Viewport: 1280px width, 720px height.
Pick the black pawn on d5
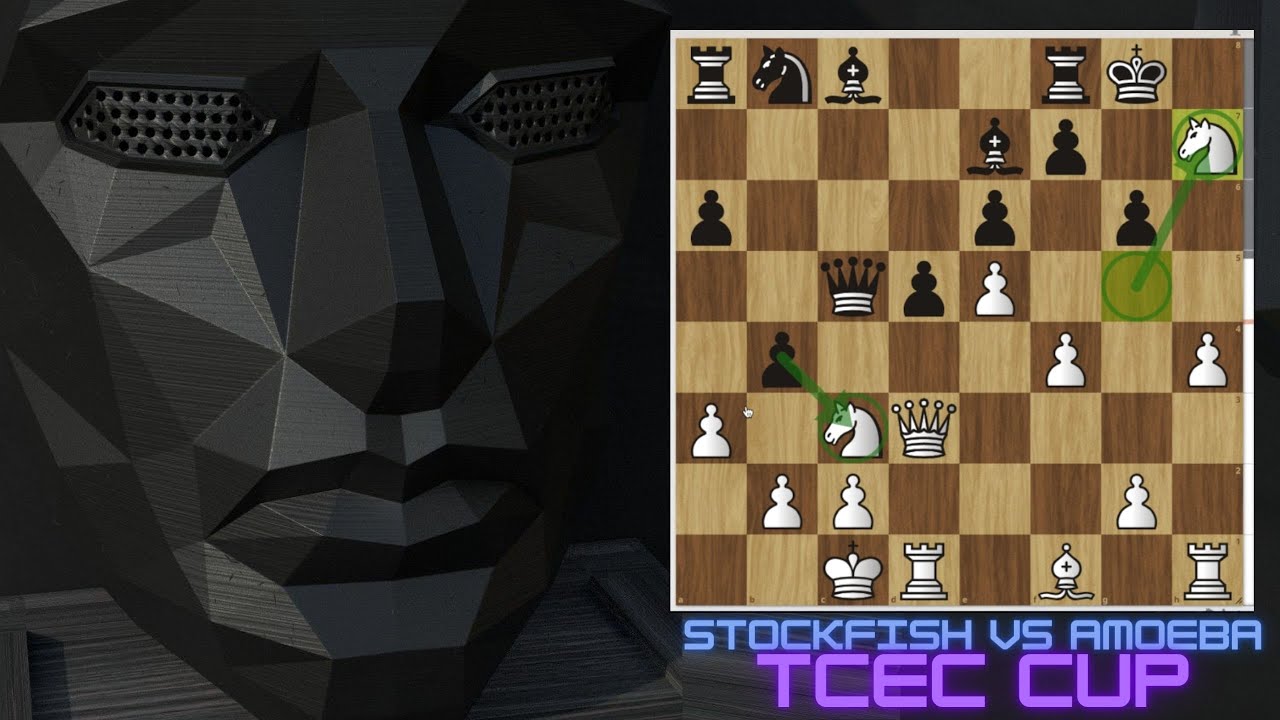(923, 286)
